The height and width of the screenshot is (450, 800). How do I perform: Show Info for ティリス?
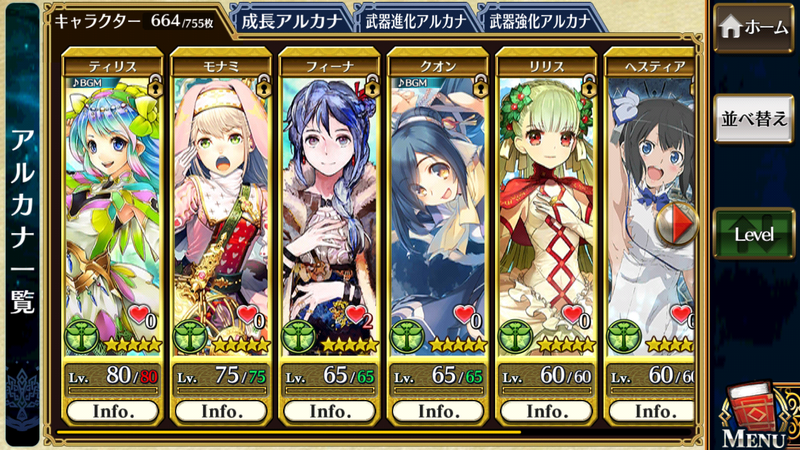(x=113, y=410)
